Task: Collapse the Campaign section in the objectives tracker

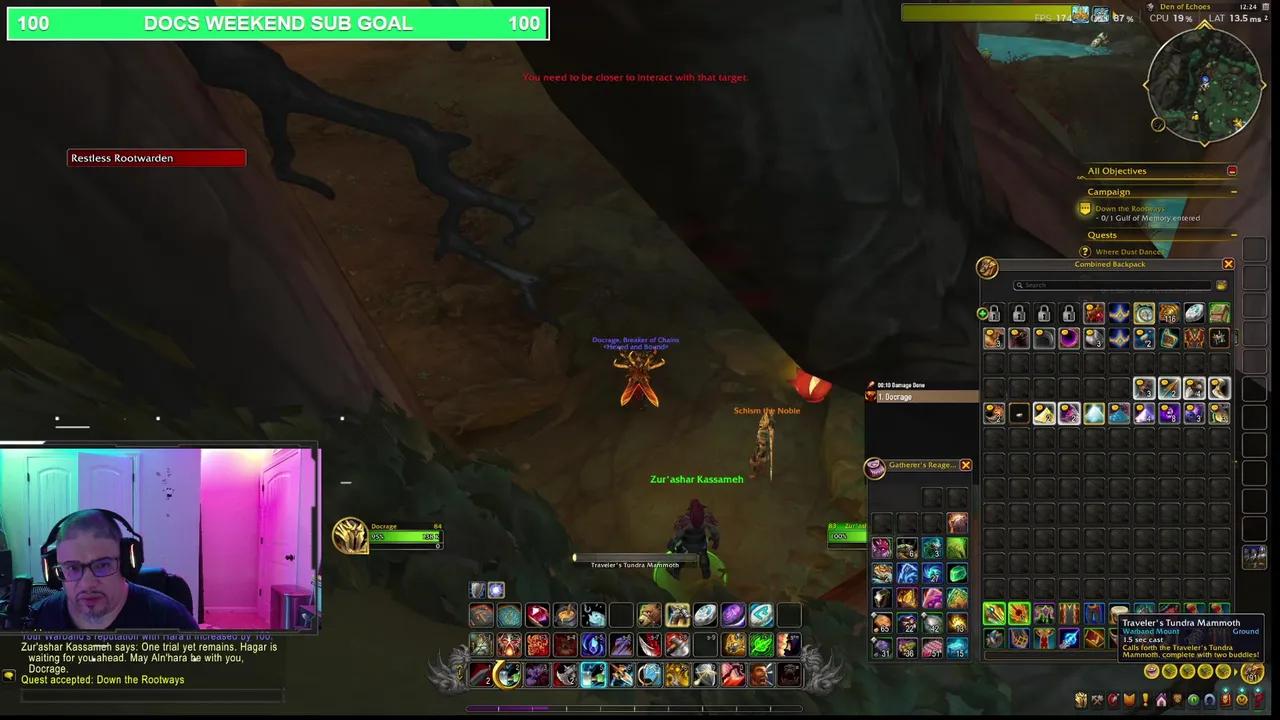Action: [x=1234, y=192]
